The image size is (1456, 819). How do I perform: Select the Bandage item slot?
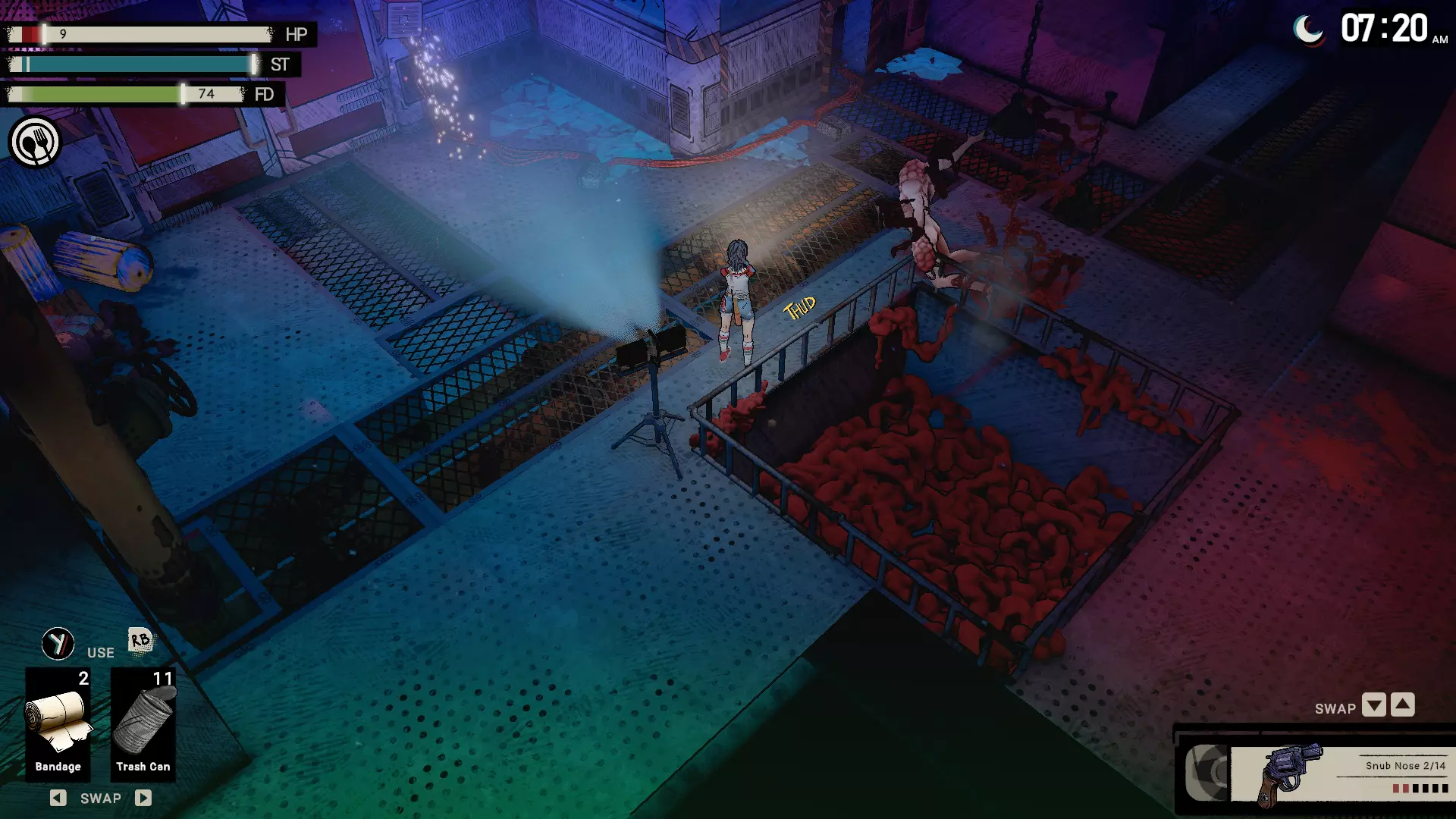(x=58, y=723)
